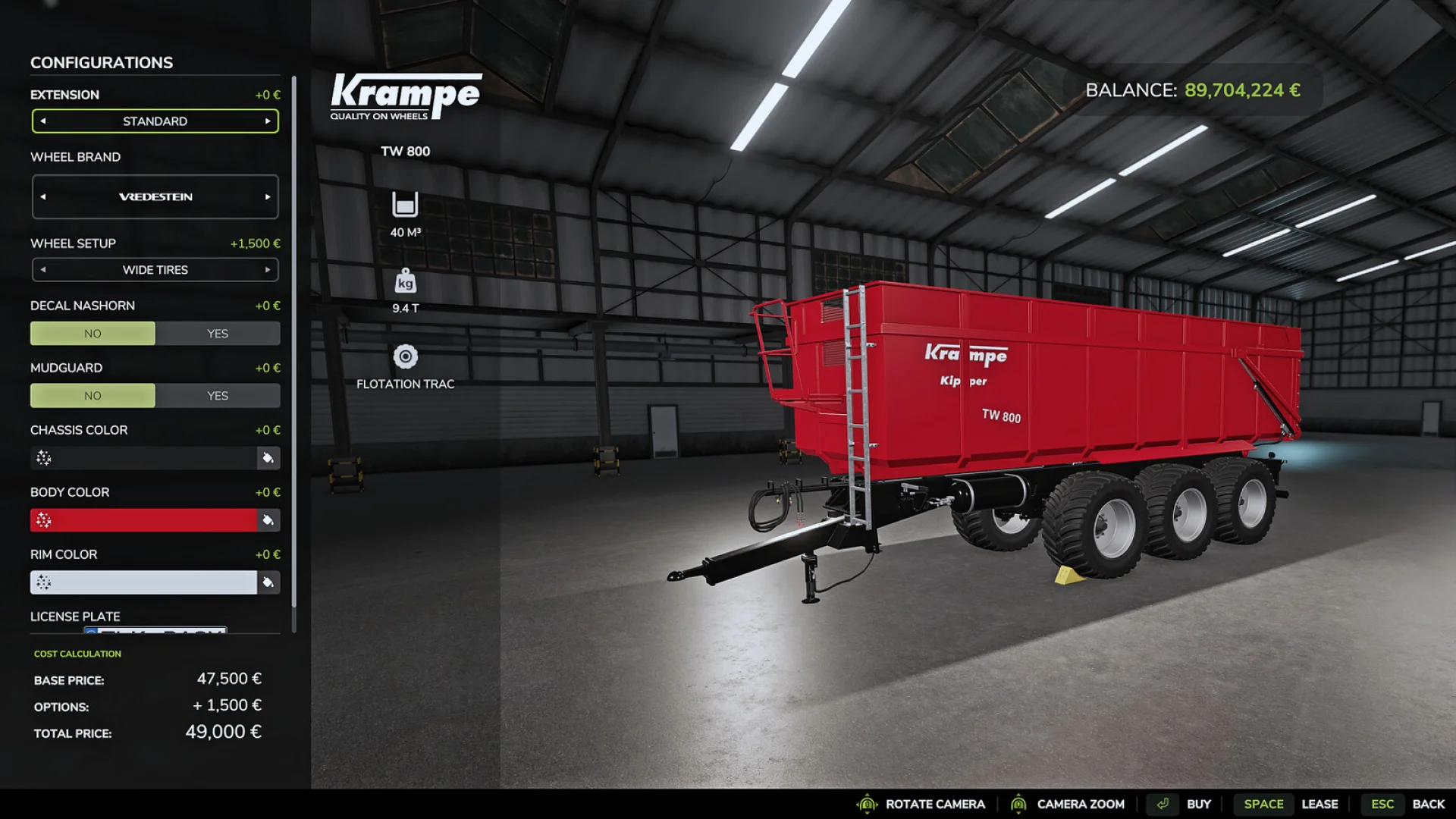Choose LEASE instead of buying
Screen dimensions: 1456x819
1320,804
